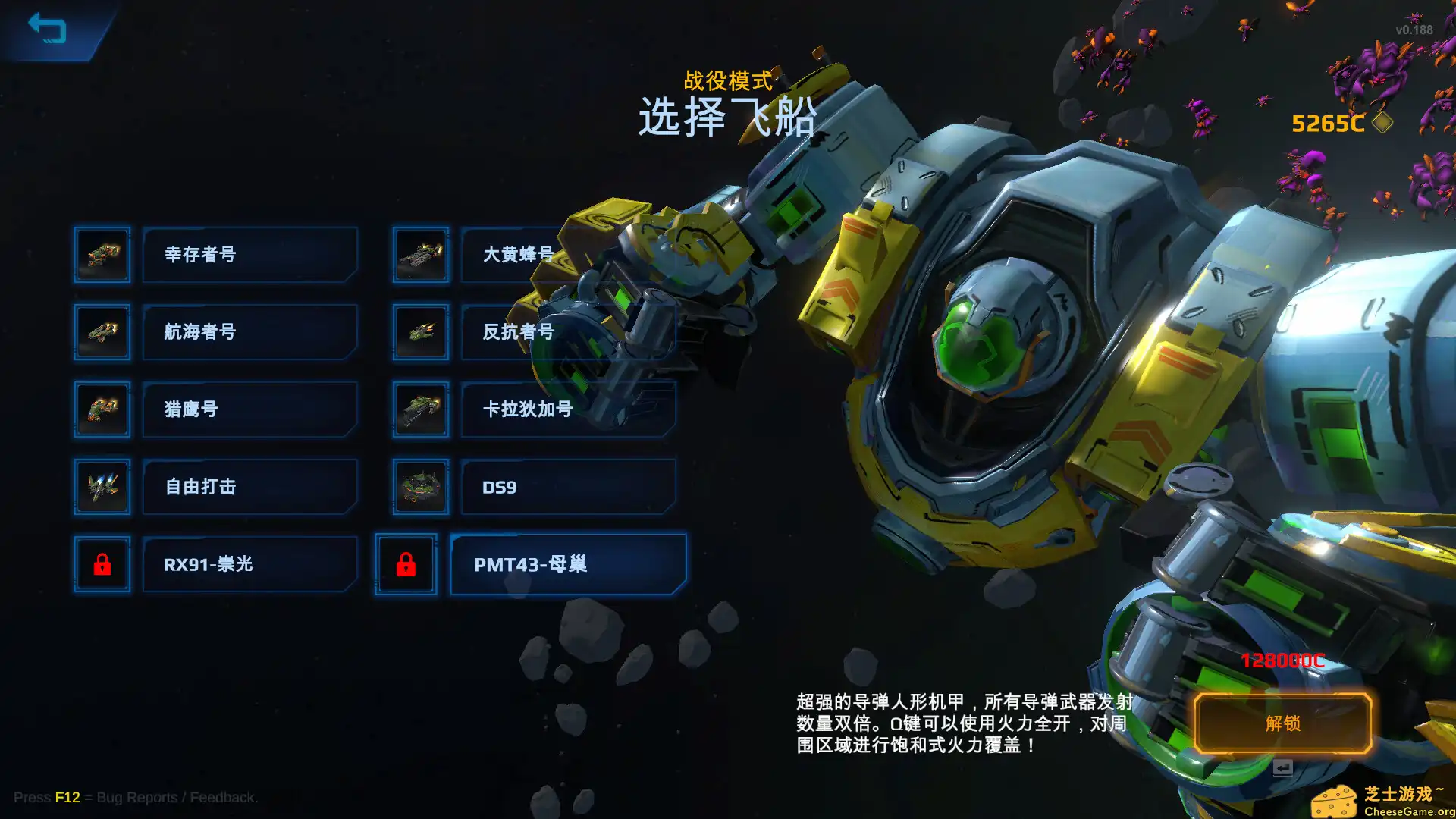
Task: Click the 5265C currency display
Action: pos(1327,123)
